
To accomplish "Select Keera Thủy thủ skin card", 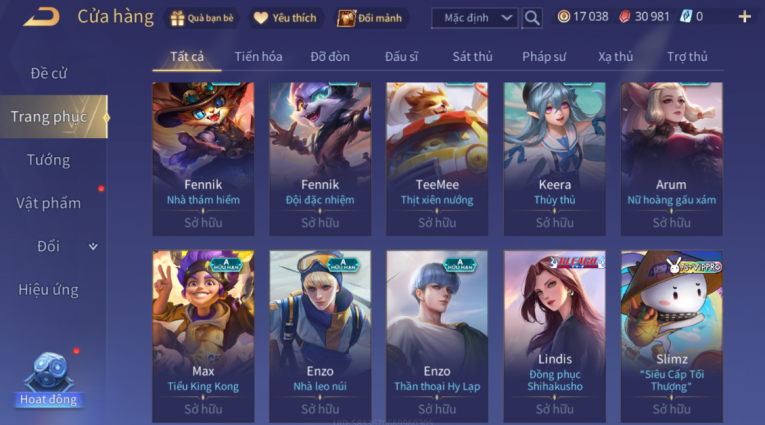I will pos(554,158).
